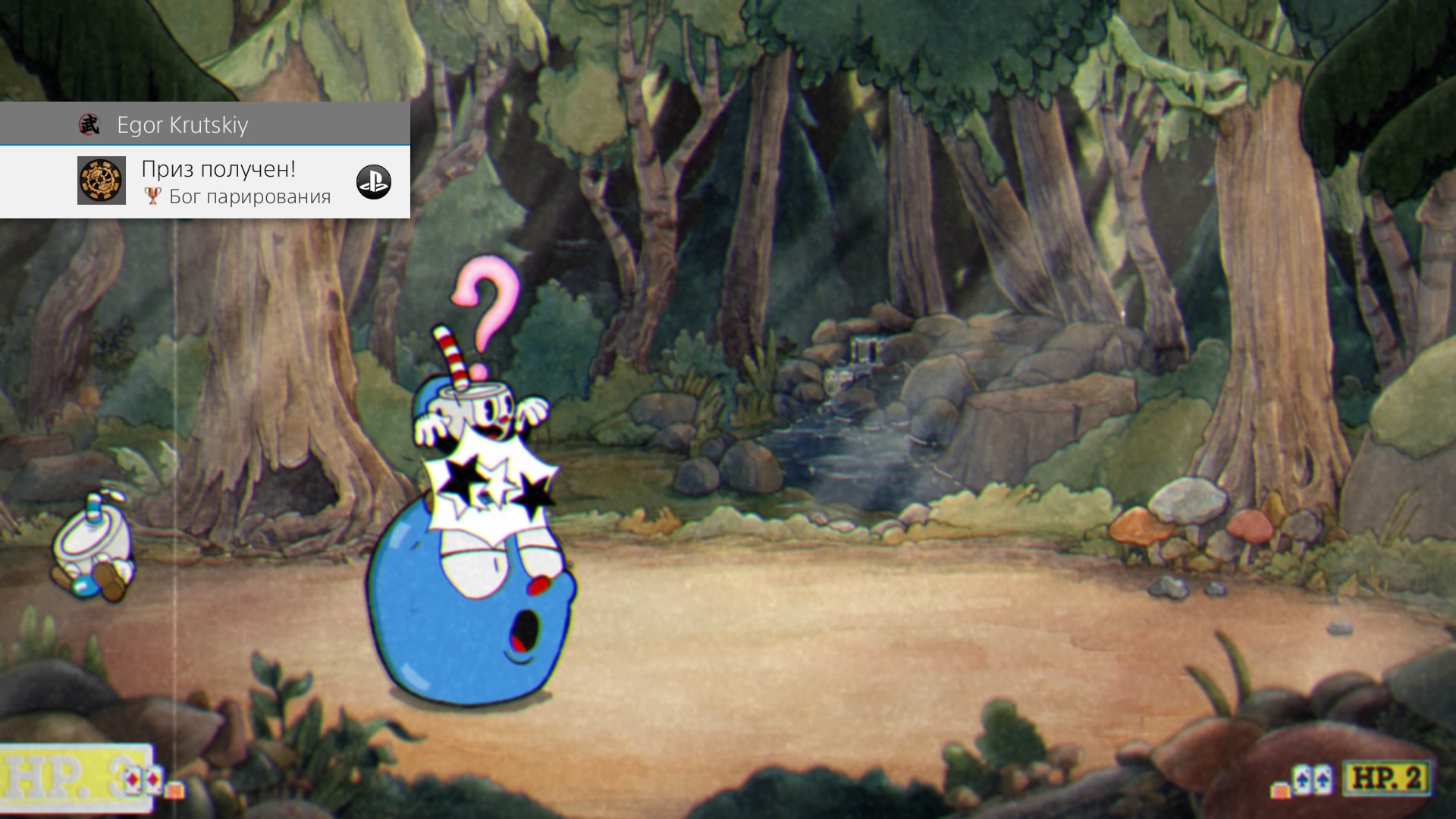Click the "Бог парирования" trophy thumbnail image
Viewport: 1456px width, 819px height.
[x=101, y=181]
